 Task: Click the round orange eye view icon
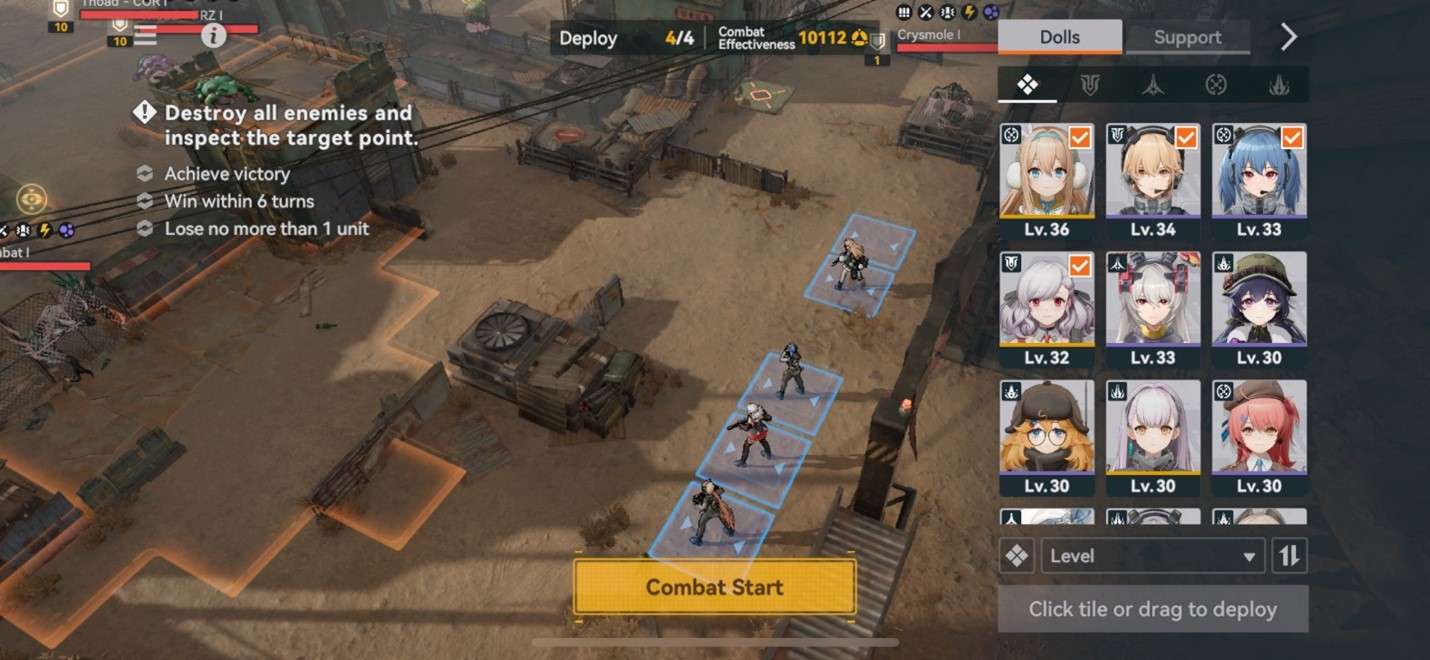coord(32,199)
